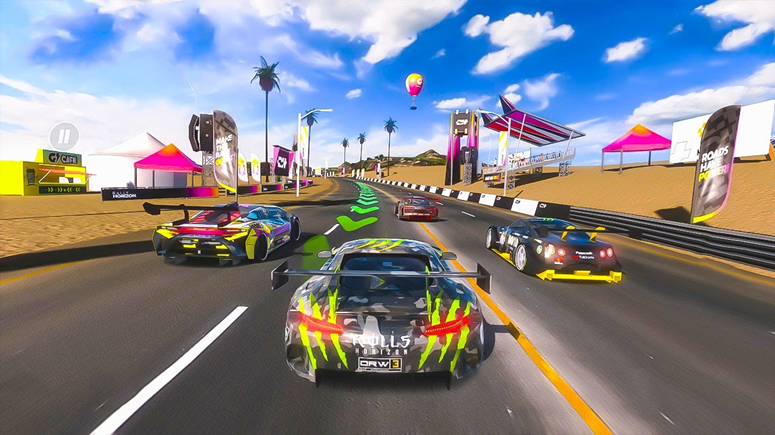Image resolution: width=775 pixels, height=435 pixels.
Task: Pause the race with the pause button
Action: coord(64,135)
